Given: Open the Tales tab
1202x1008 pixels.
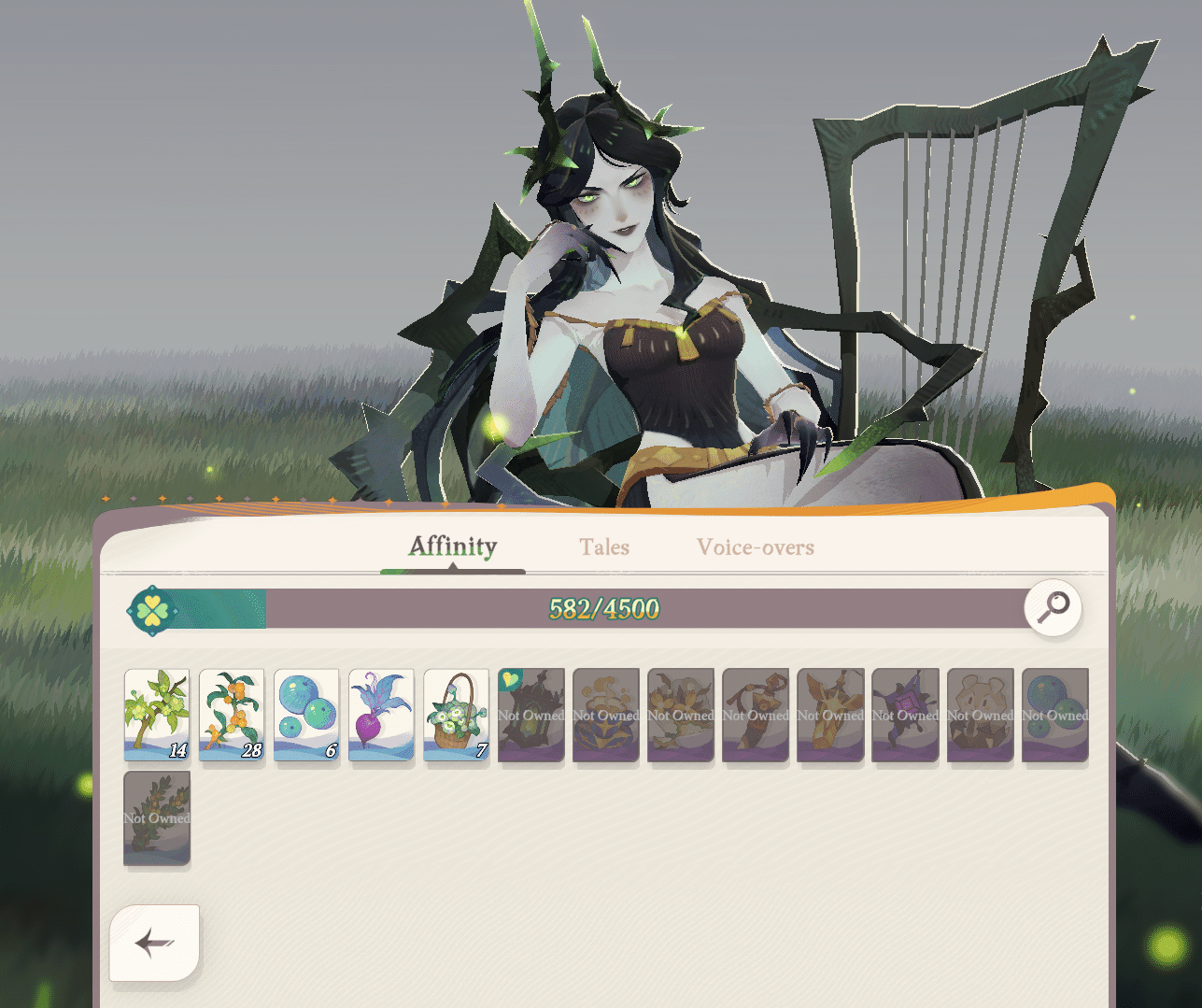Looking at the screenshot, I should point(603,547).
